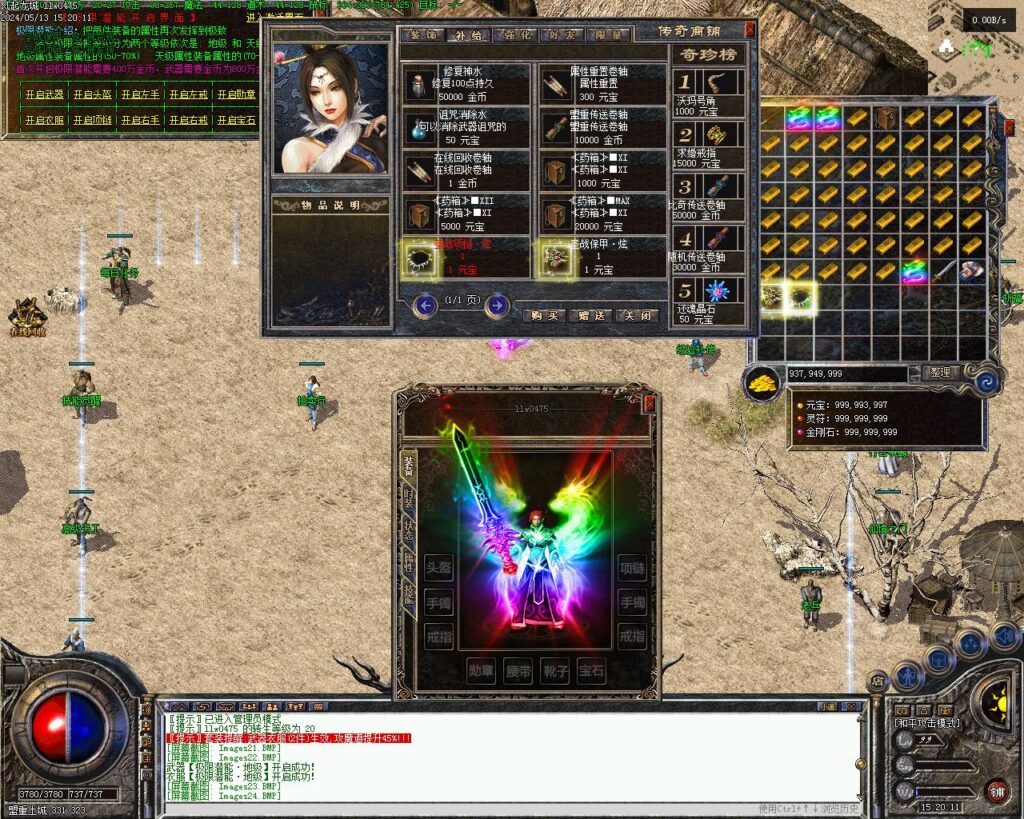Image resolution: width=1024 pixels, height=819 pixels.
Task: Select the 诅咒消除水 potion listing
Action: coord(466,128)
